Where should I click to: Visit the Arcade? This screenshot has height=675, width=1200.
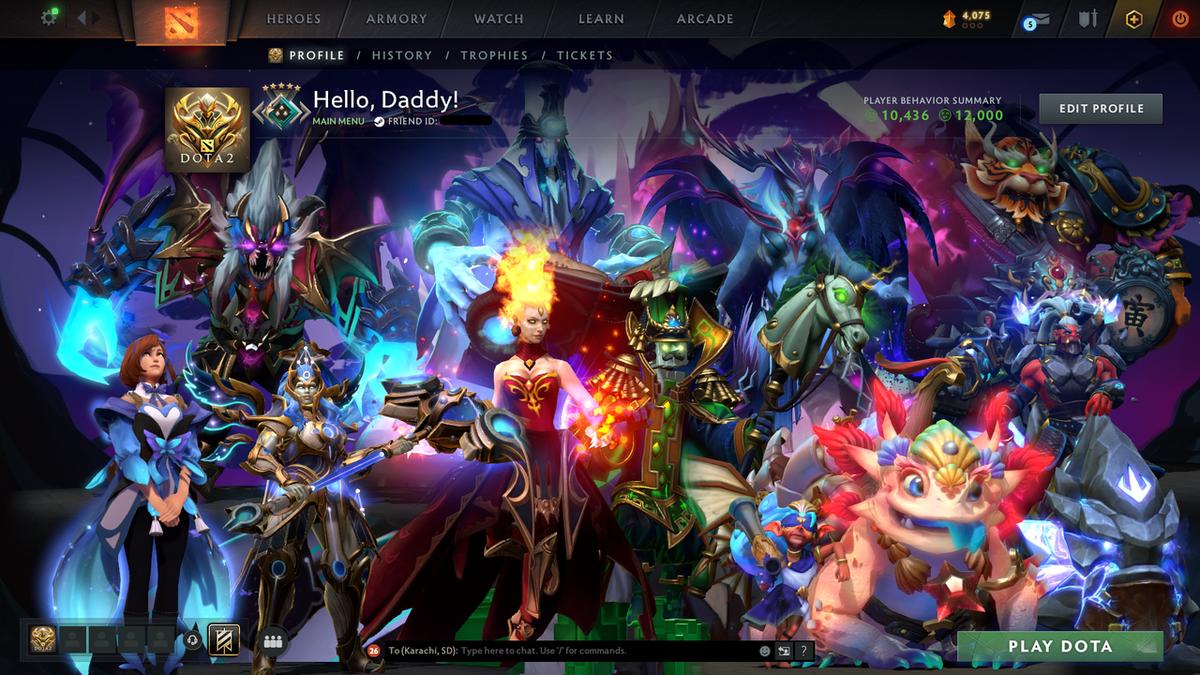tap(705, 19)
